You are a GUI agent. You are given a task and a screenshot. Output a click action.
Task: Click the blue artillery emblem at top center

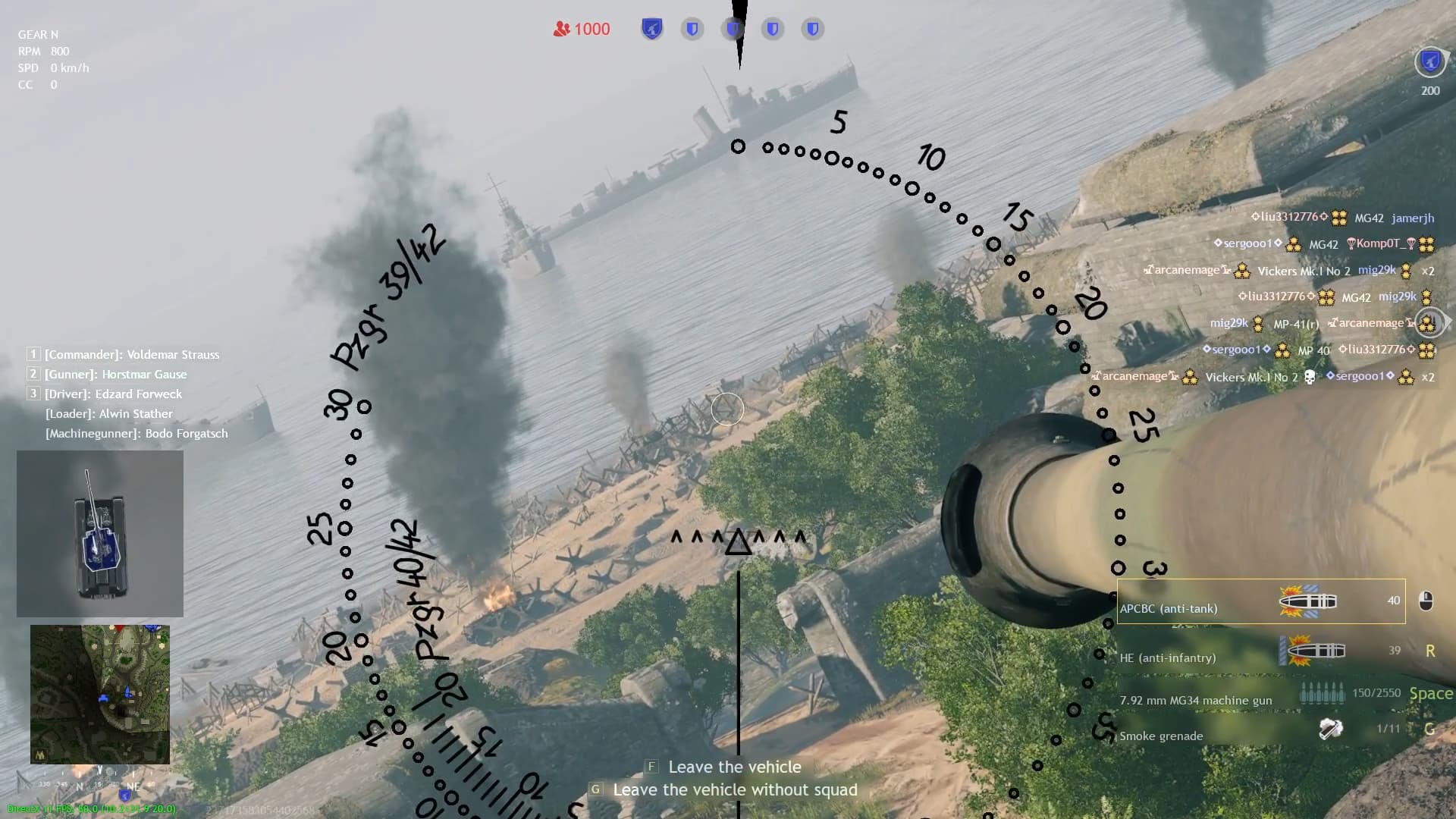click(x=651, y=28)
